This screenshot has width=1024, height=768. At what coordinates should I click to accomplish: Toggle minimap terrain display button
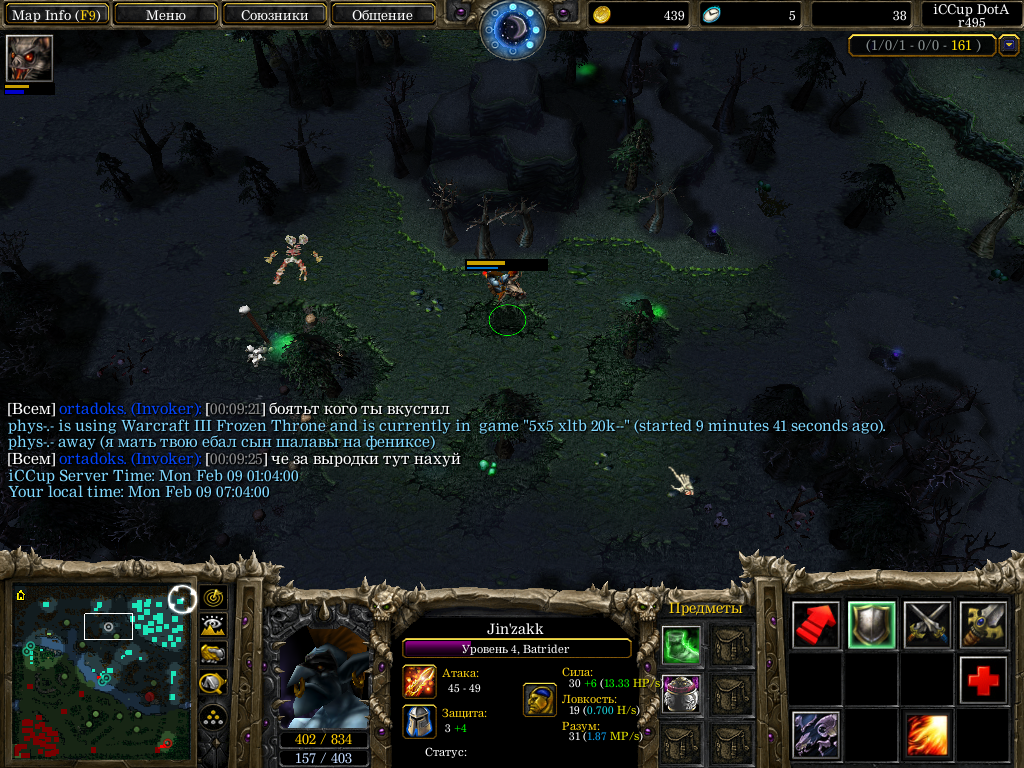(213, 626)
